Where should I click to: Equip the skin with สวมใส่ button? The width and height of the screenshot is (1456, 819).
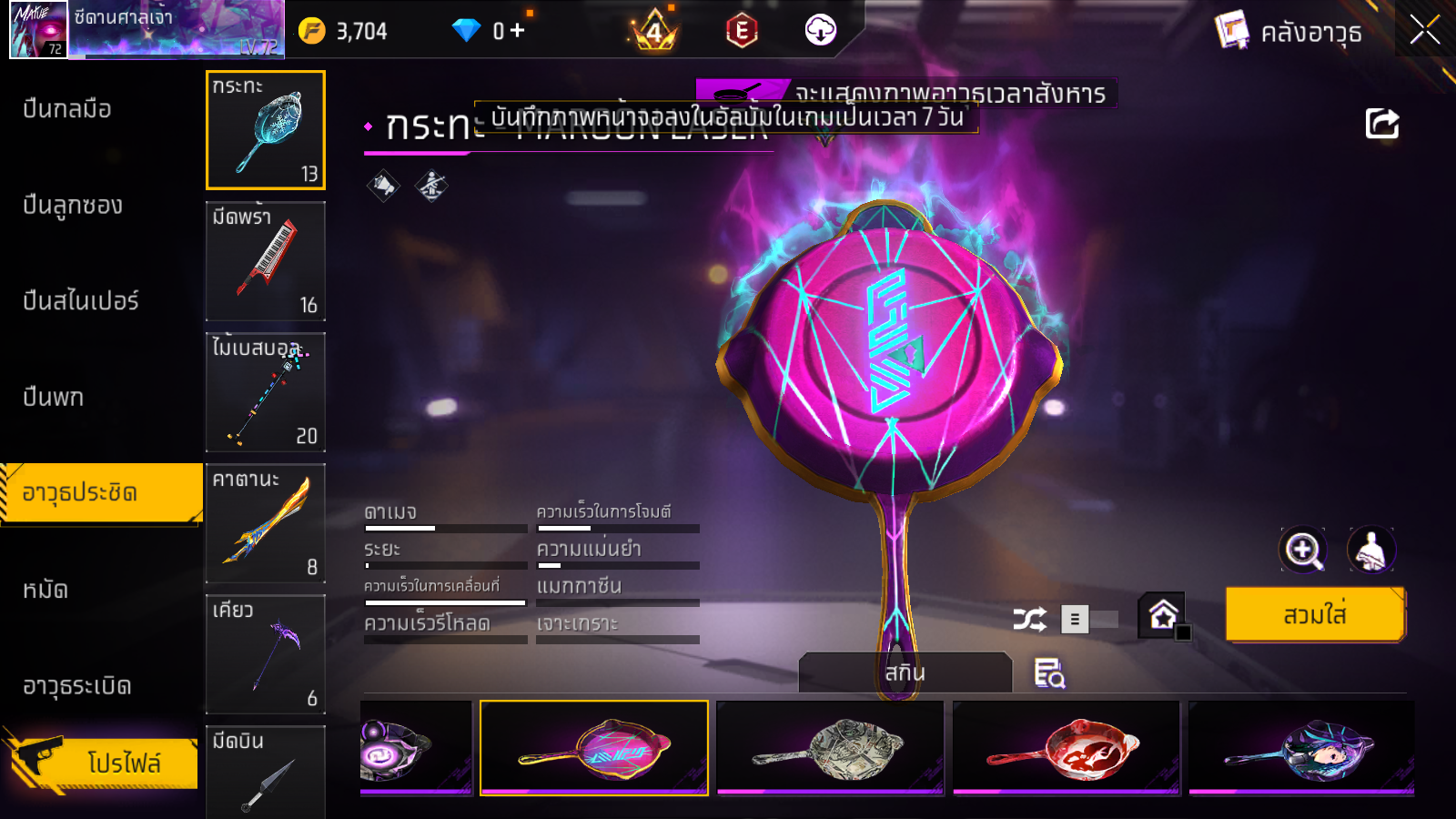[1314, 615]
